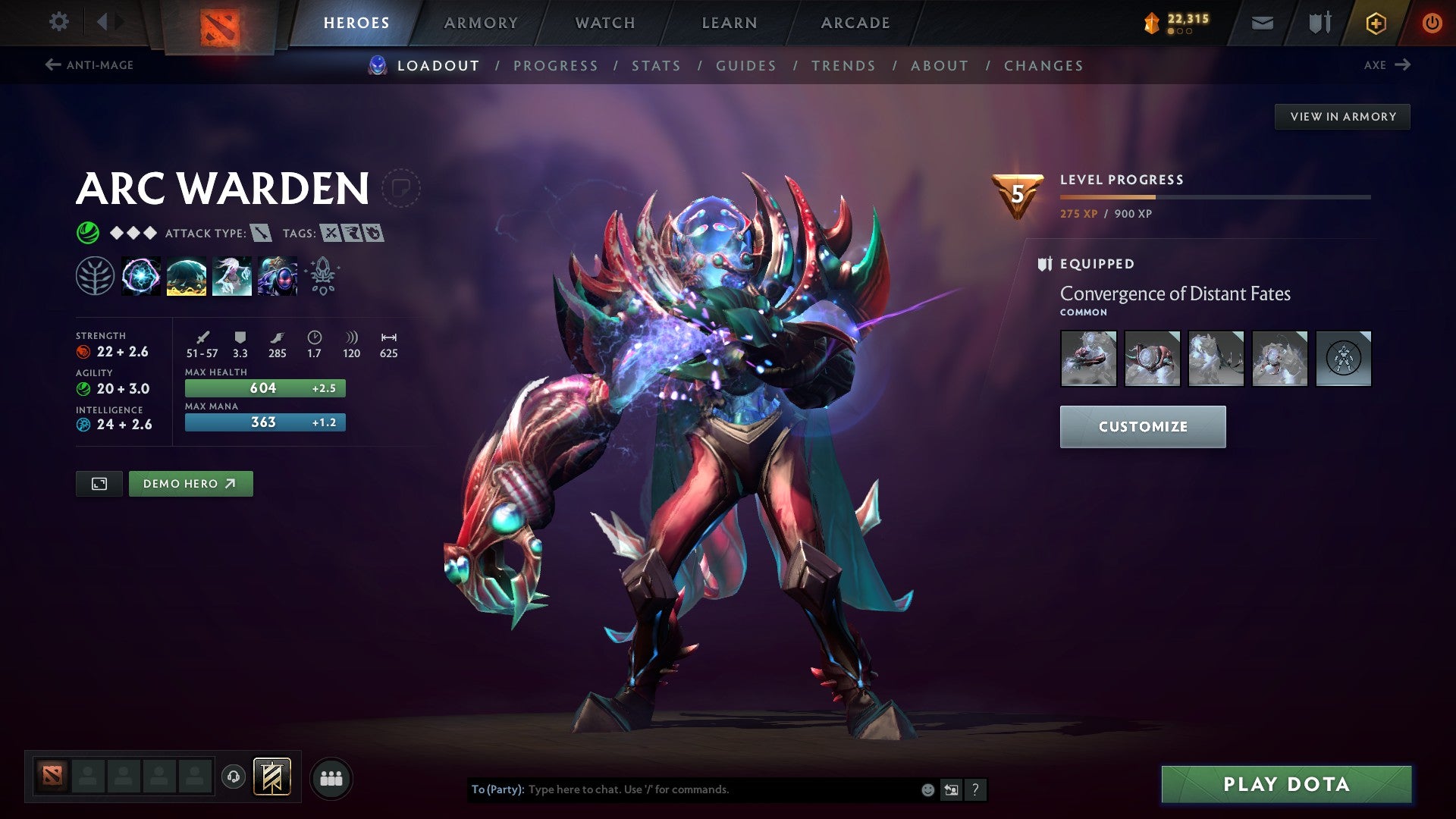This screenshot has height=819, width=1456.
Task: Open the settings gear icon
Action: coord(58,22)
